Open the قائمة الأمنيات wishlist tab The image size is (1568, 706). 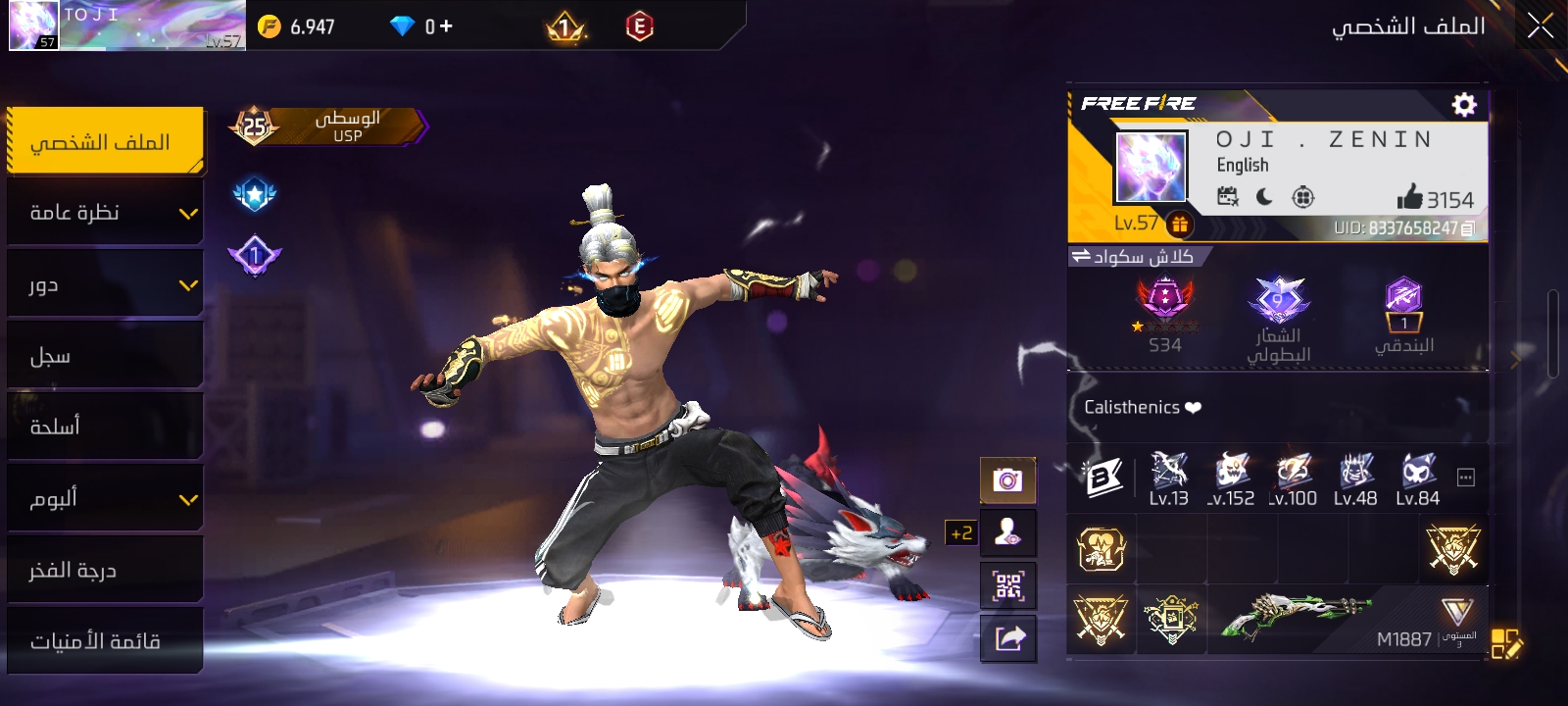coord(105,641)
